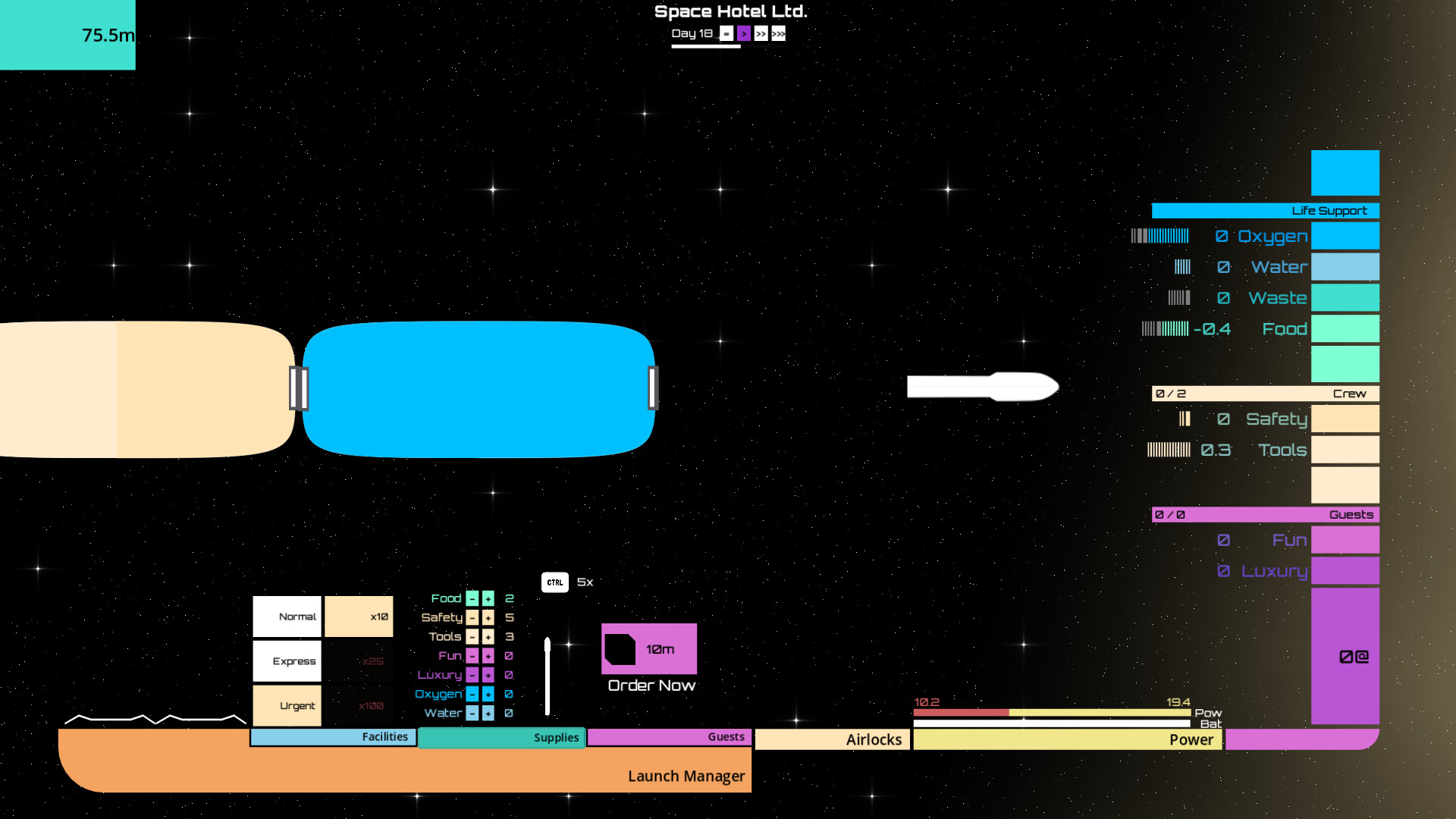The image size is (1456, 819).
Task: Expand the Life Support panel header
Action: coord(1265,210)
